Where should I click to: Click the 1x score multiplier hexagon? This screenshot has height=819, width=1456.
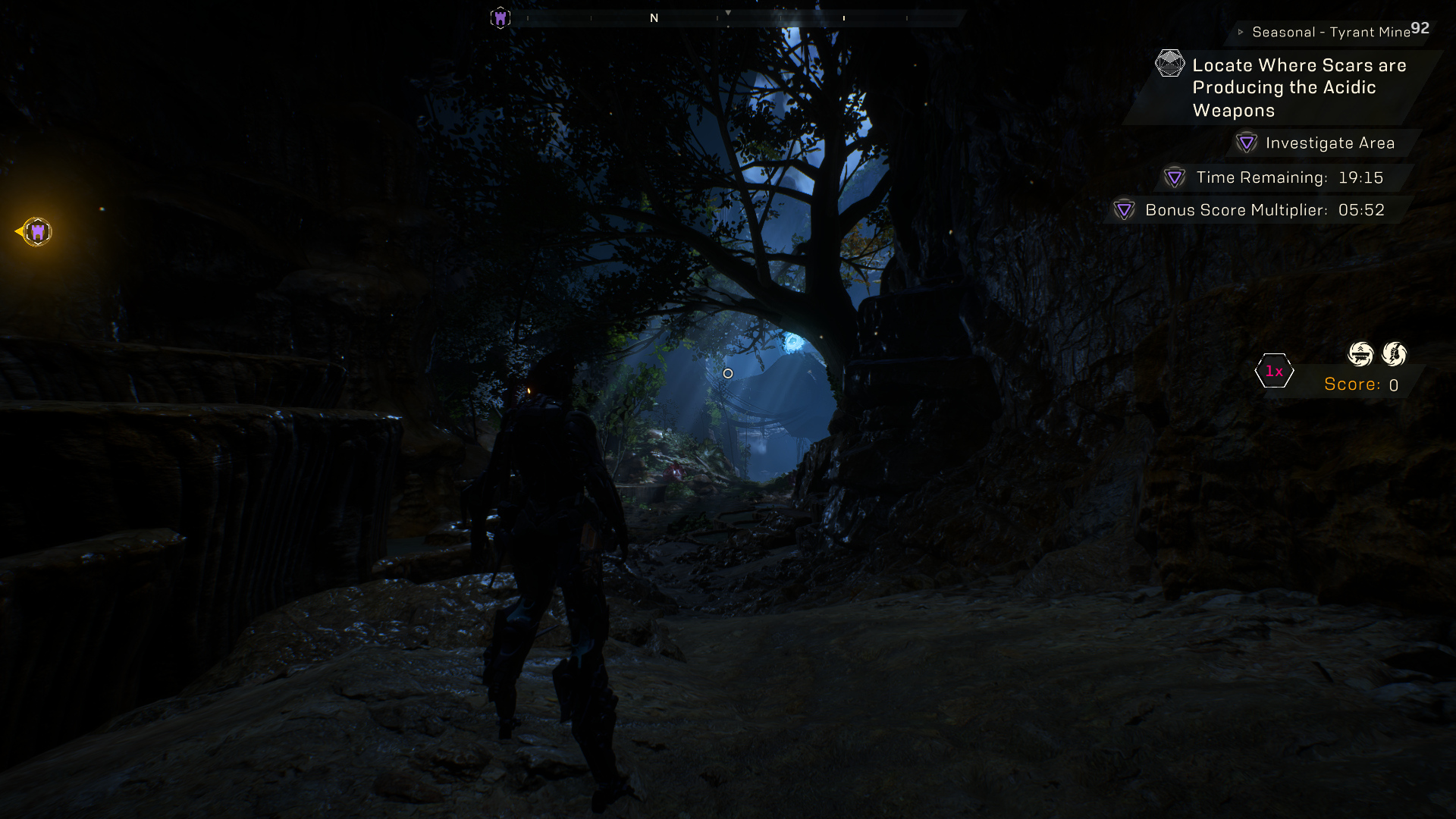1274,371
